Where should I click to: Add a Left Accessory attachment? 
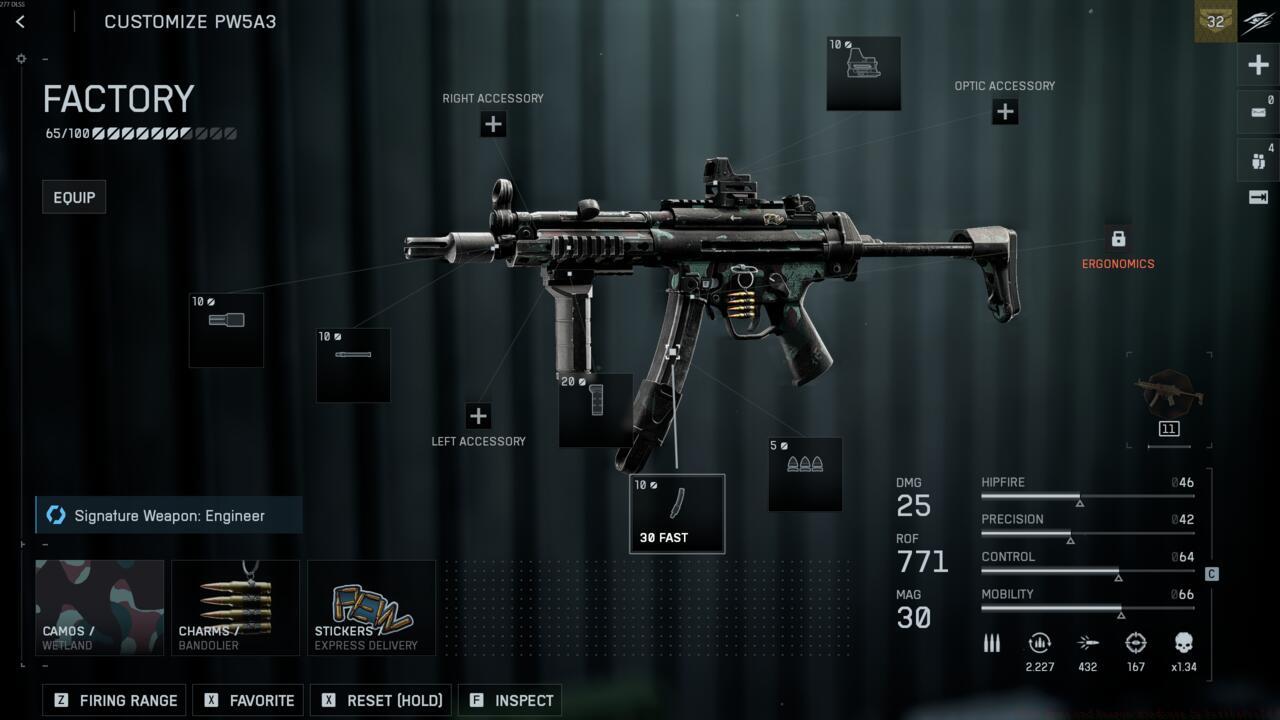click(479, 416)
